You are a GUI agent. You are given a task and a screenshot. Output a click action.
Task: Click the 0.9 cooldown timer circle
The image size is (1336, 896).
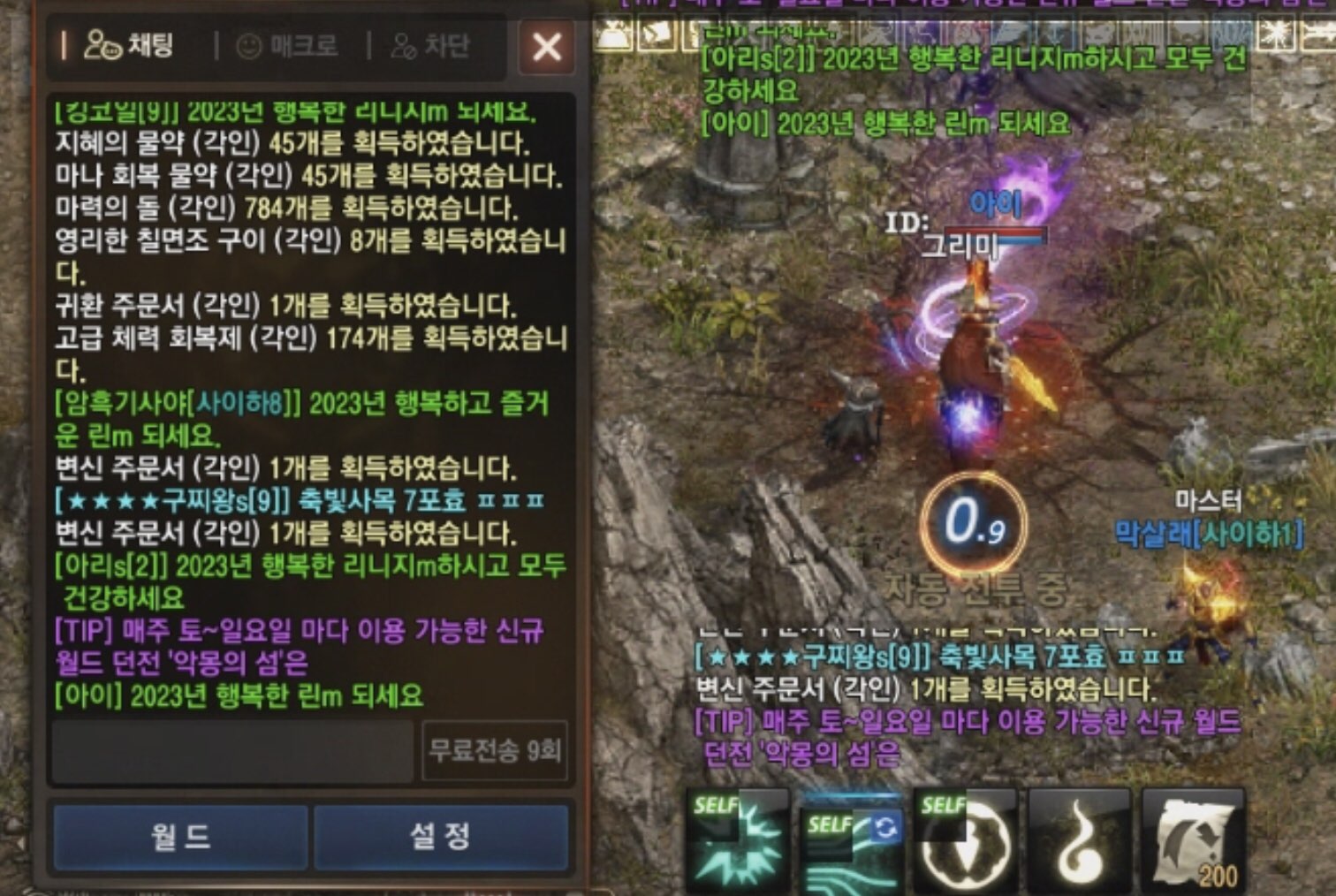coord(976,523)
